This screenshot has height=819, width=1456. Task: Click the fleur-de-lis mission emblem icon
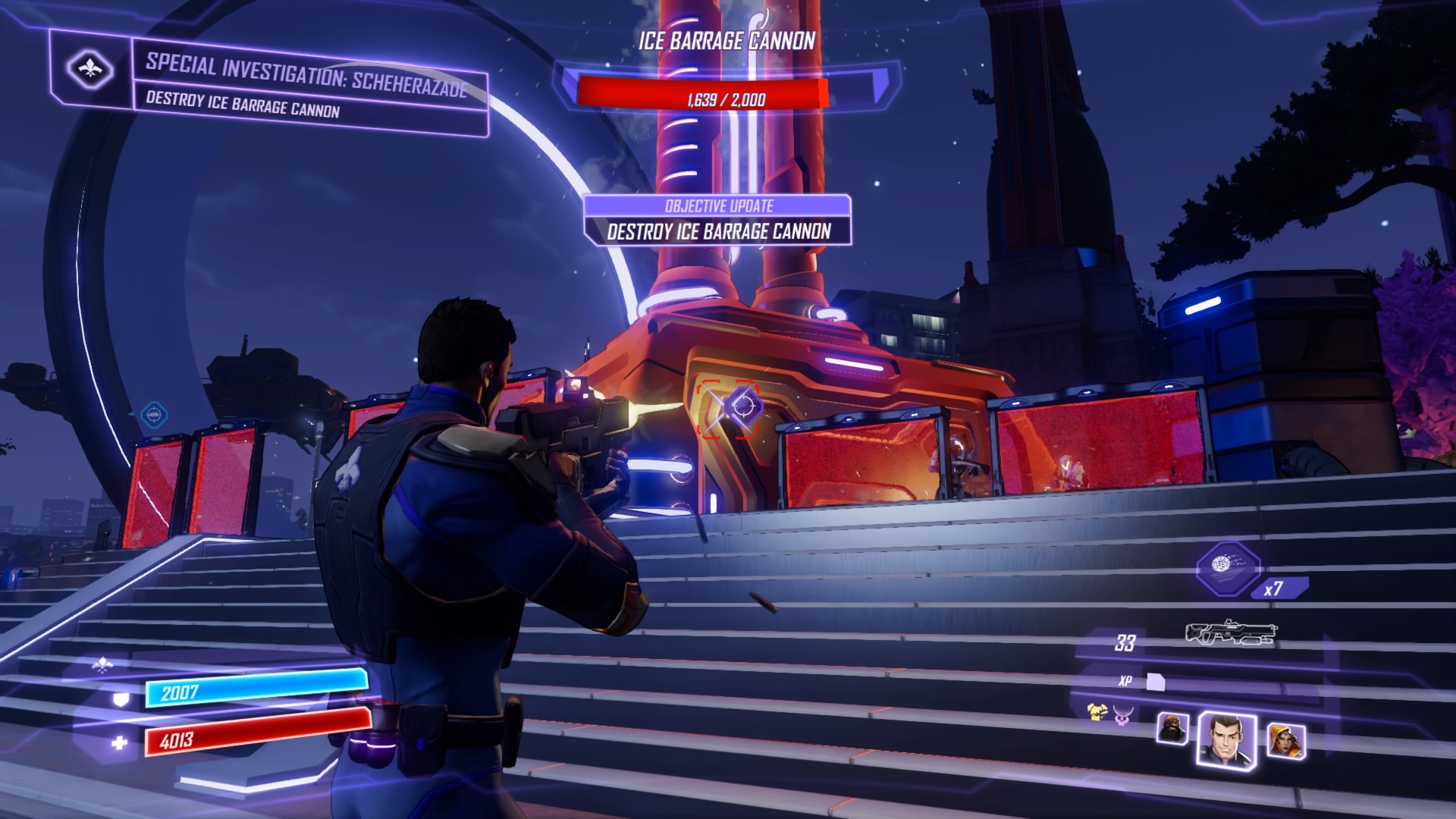90,70
